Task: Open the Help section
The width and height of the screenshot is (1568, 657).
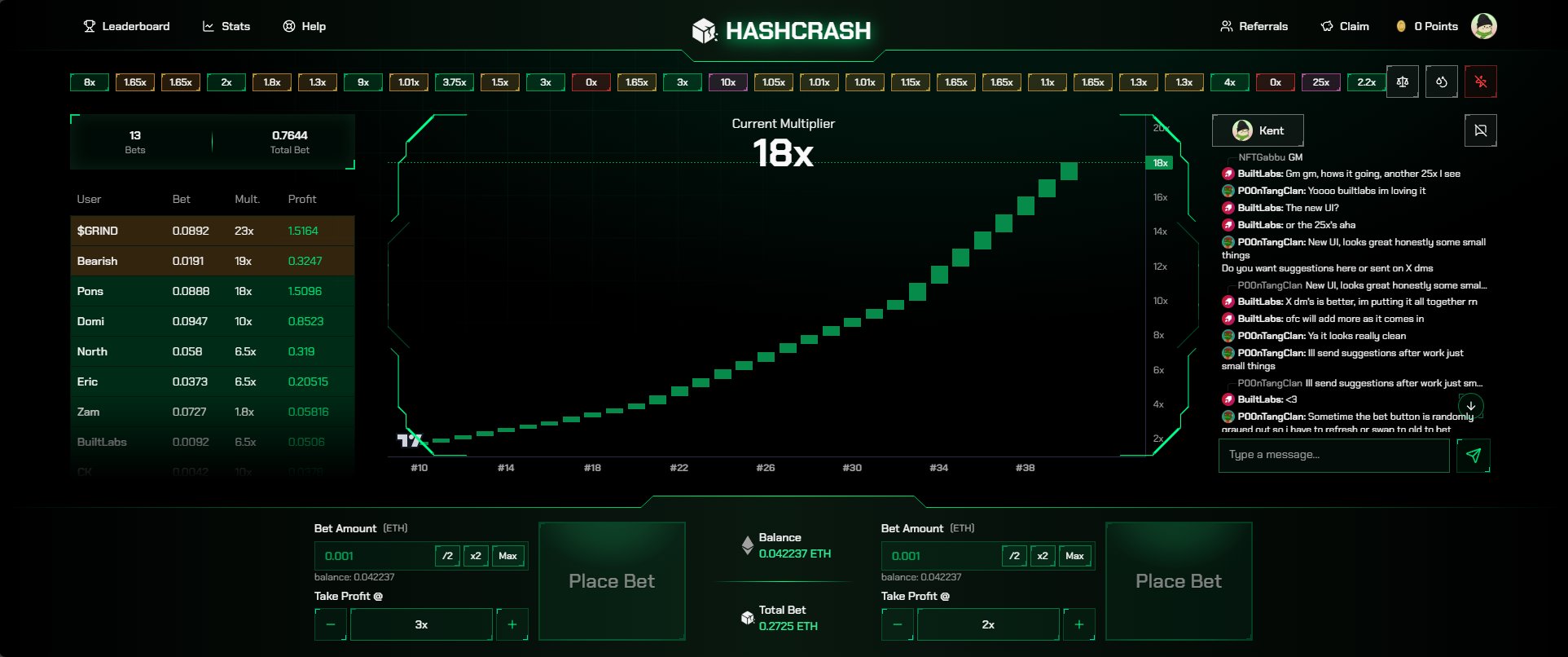Action: 304,26
